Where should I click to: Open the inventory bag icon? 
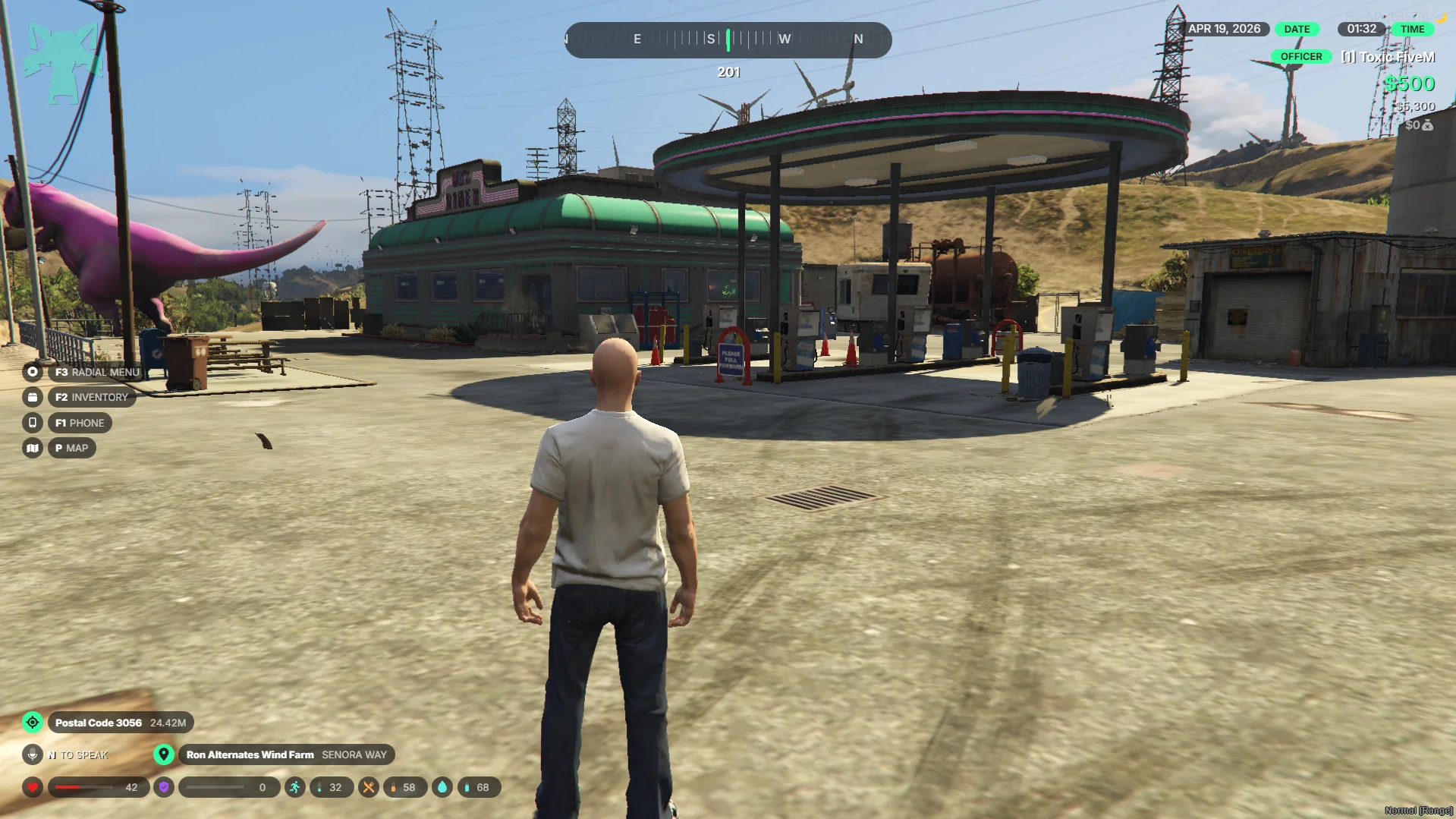pos(33,397)
